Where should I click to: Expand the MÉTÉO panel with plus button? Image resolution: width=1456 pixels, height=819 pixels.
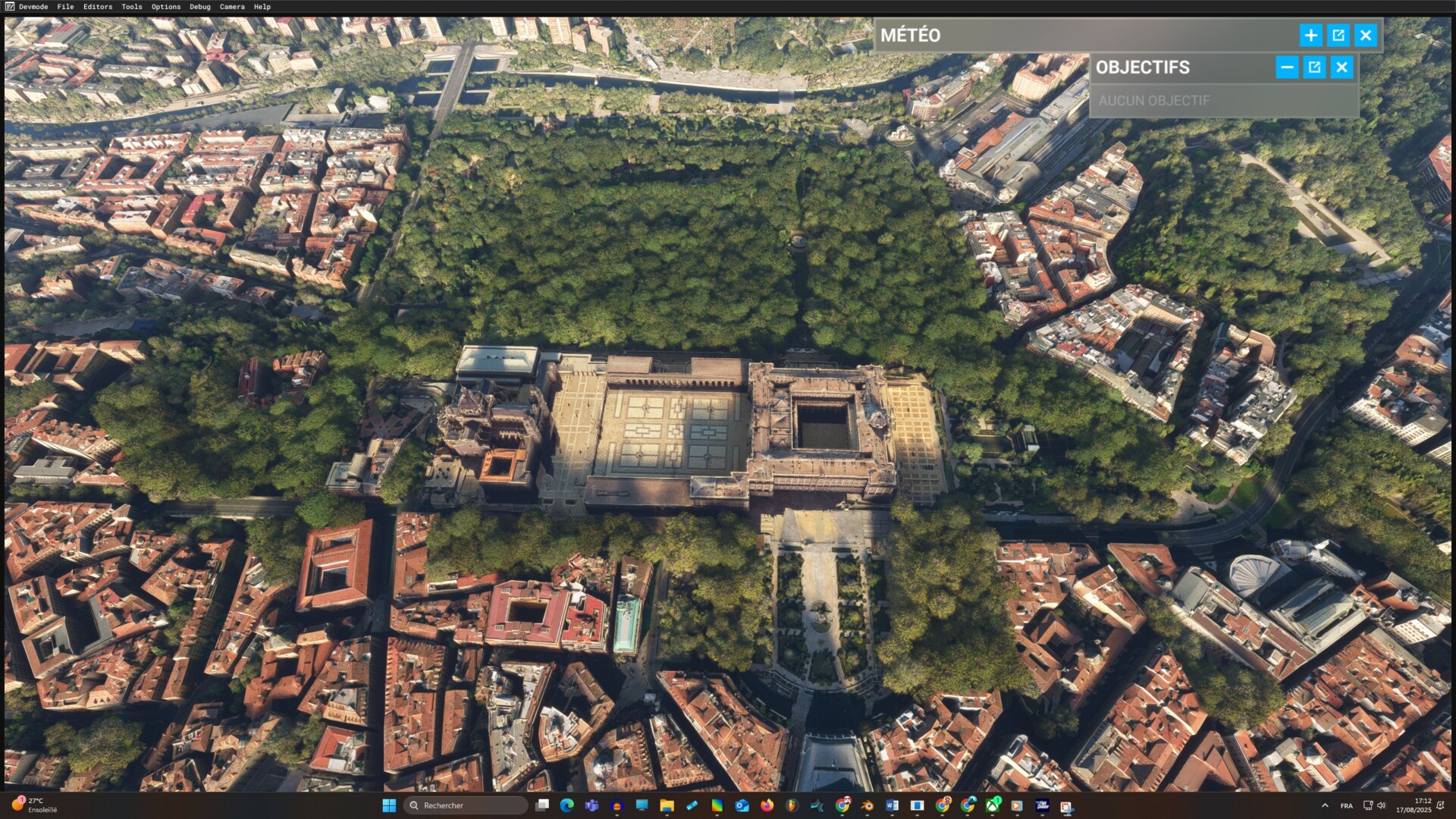point(1310,36)
